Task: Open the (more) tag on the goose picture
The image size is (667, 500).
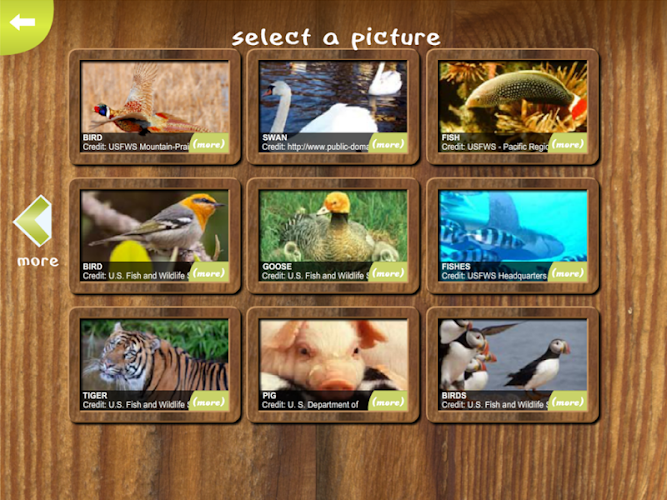Action: (x=387, y=272)
